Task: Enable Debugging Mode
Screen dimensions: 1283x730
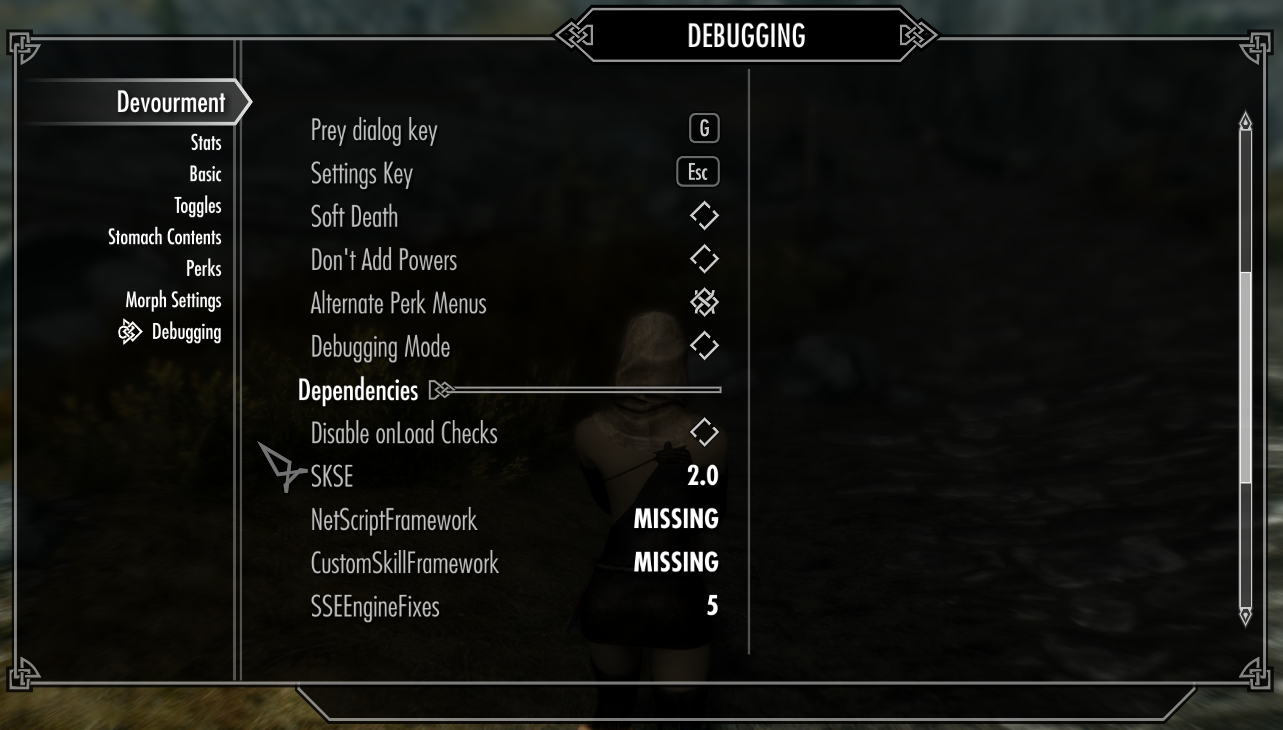Action: pos(704,346)
